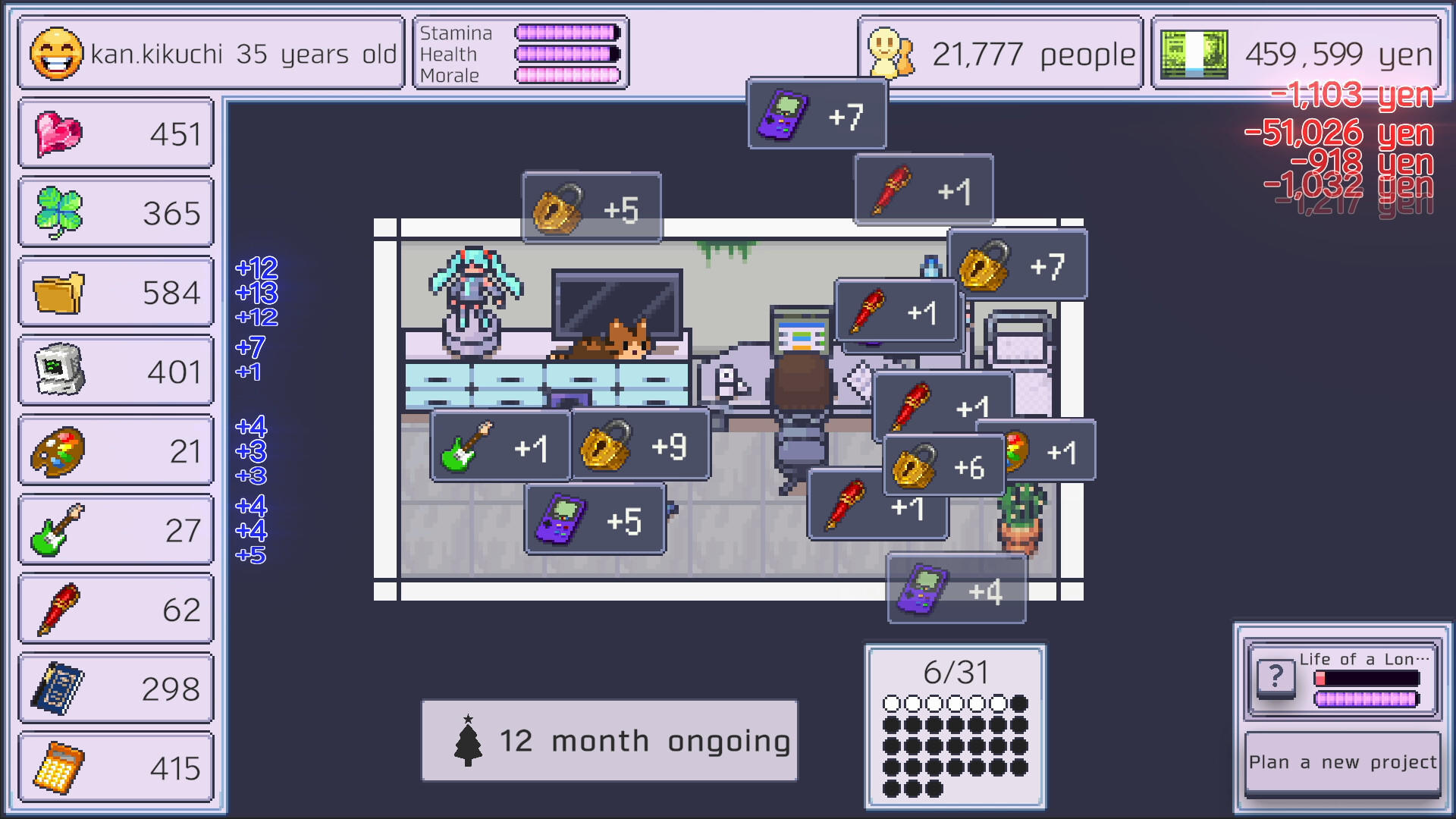The image size is (1456, 819).
Task: Click the yen banknote money icon
Action: click(1192, 53)
